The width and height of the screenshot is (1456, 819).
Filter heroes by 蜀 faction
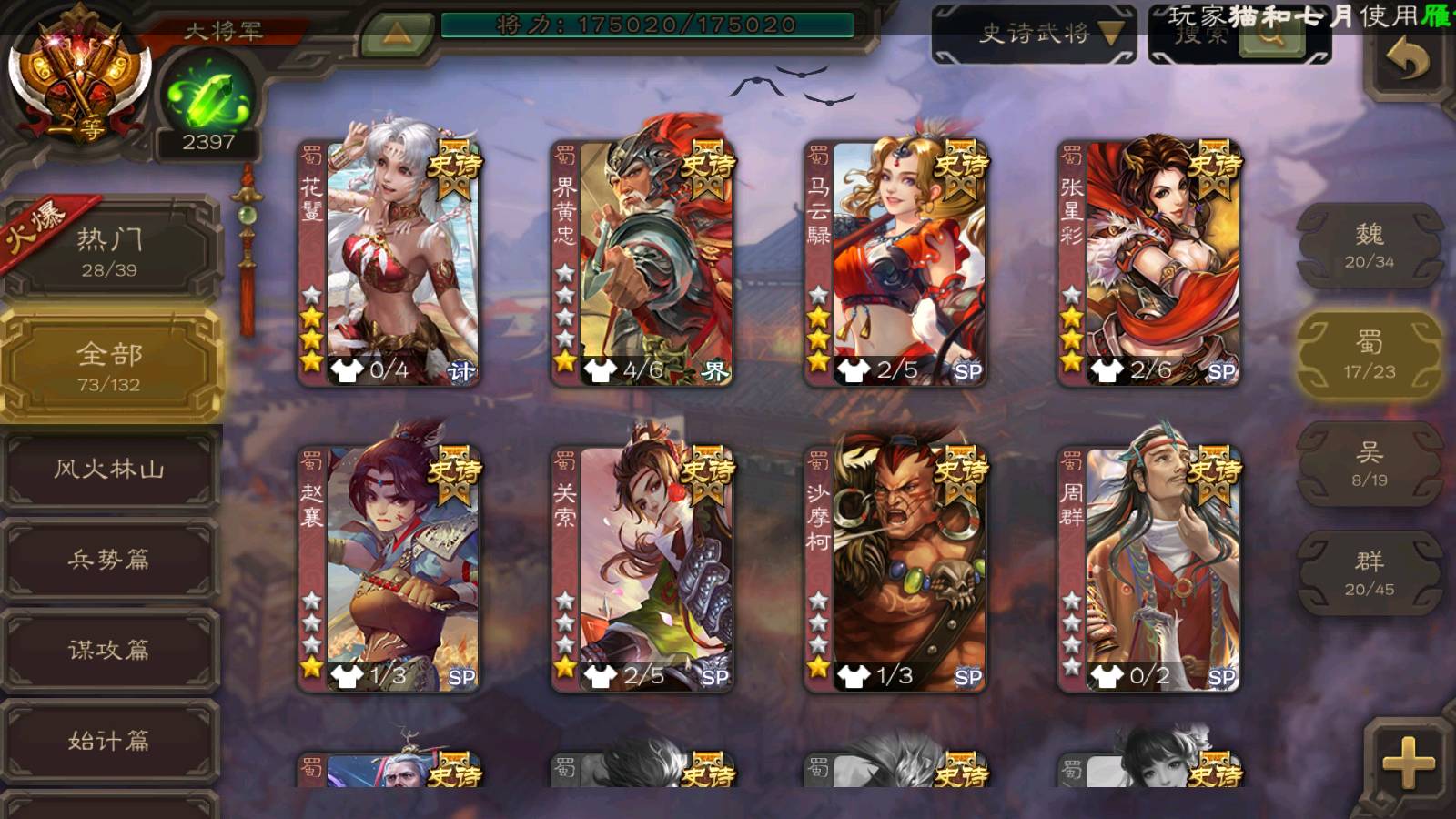pyautogui.click(x=1369, y=355)
